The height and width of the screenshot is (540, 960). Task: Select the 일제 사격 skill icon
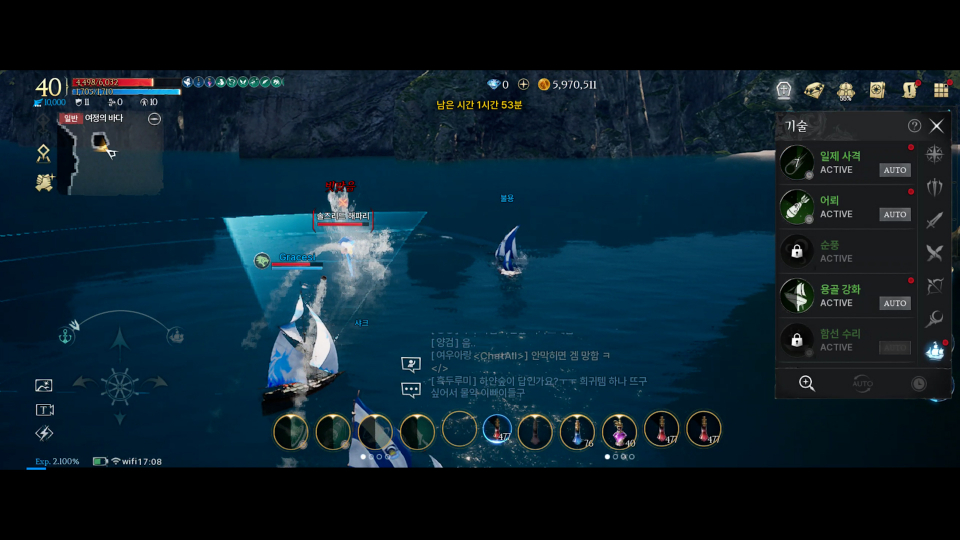(797, 163)
